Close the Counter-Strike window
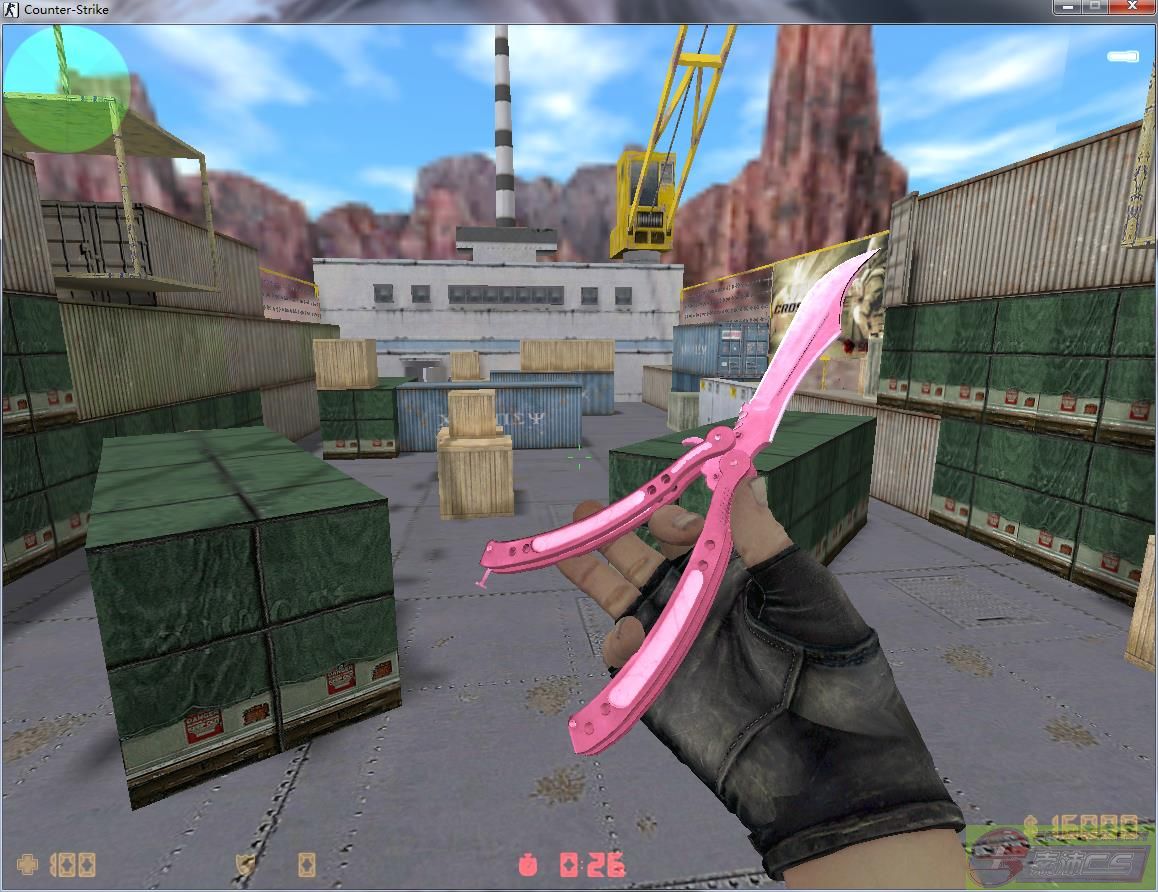The image size is (1158, 892). coord(1132,7)
